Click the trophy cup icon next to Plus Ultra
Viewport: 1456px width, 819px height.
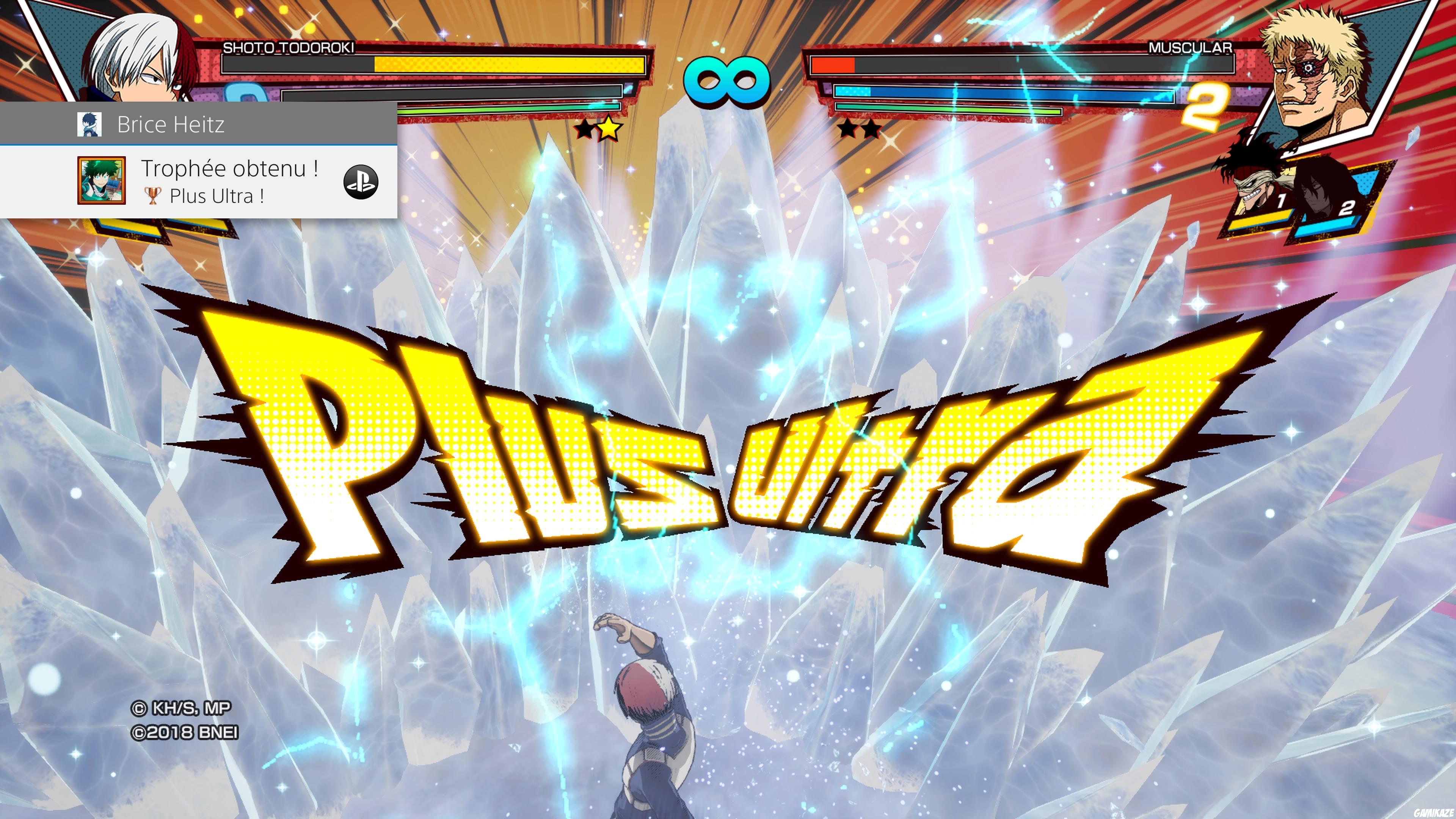(x=152, y=196)
